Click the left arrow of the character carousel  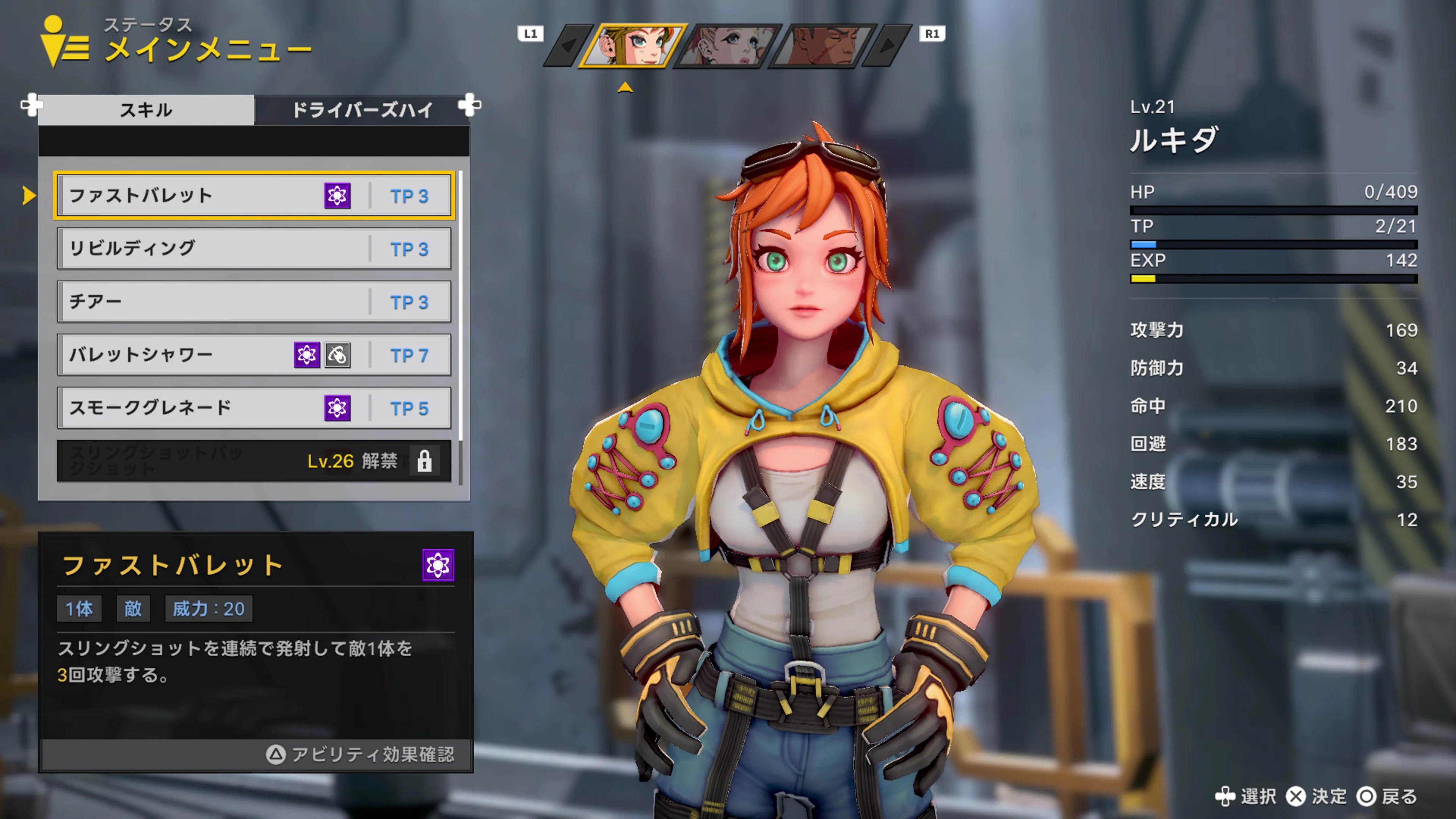pyautogui.click(x=569, y=45)
